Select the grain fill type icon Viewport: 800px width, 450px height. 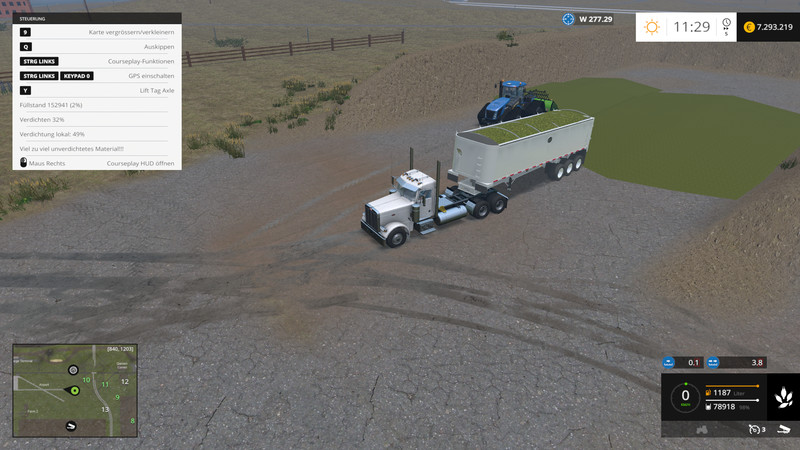point(782,397)
